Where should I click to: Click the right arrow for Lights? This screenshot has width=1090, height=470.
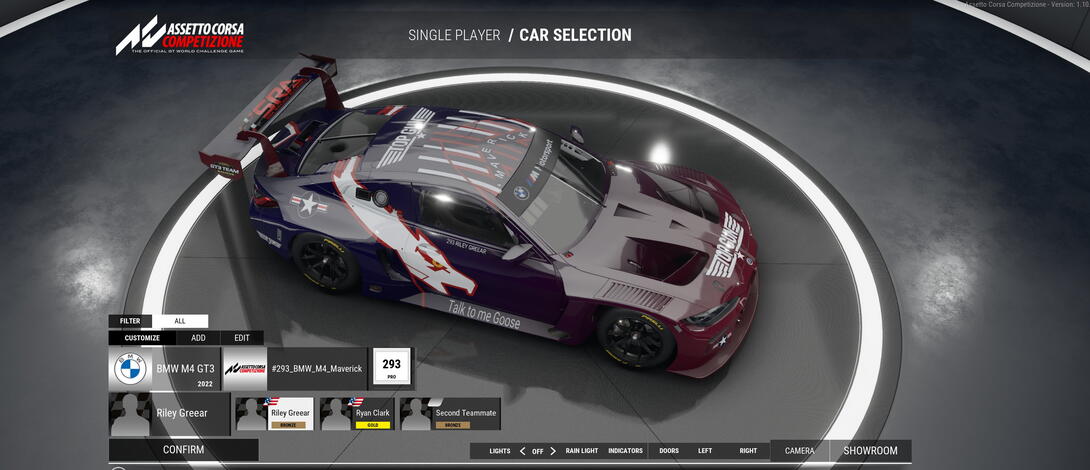(x=553, y=451)
